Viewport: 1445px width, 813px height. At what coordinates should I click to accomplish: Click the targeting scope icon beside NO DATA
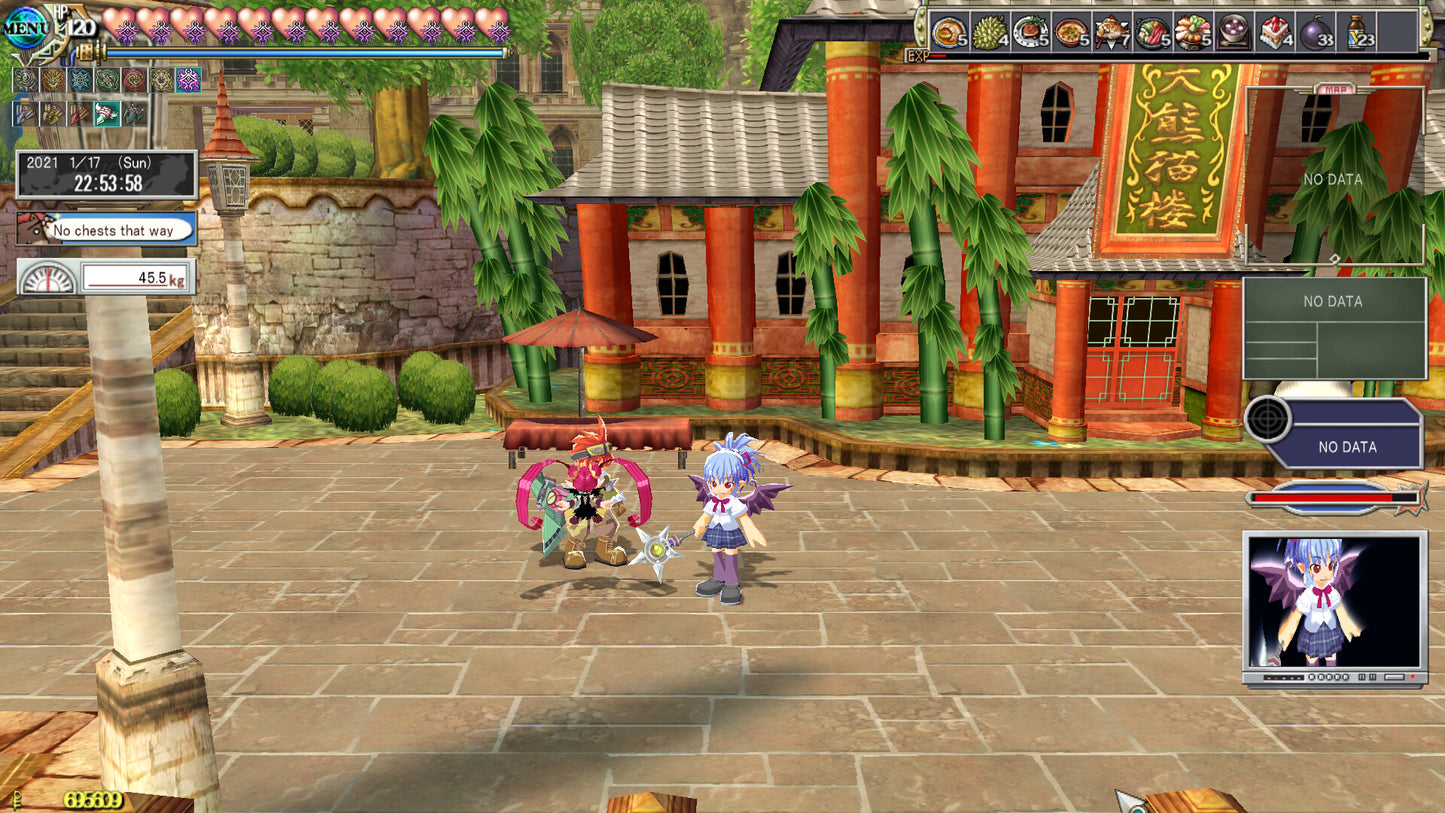1268,420
